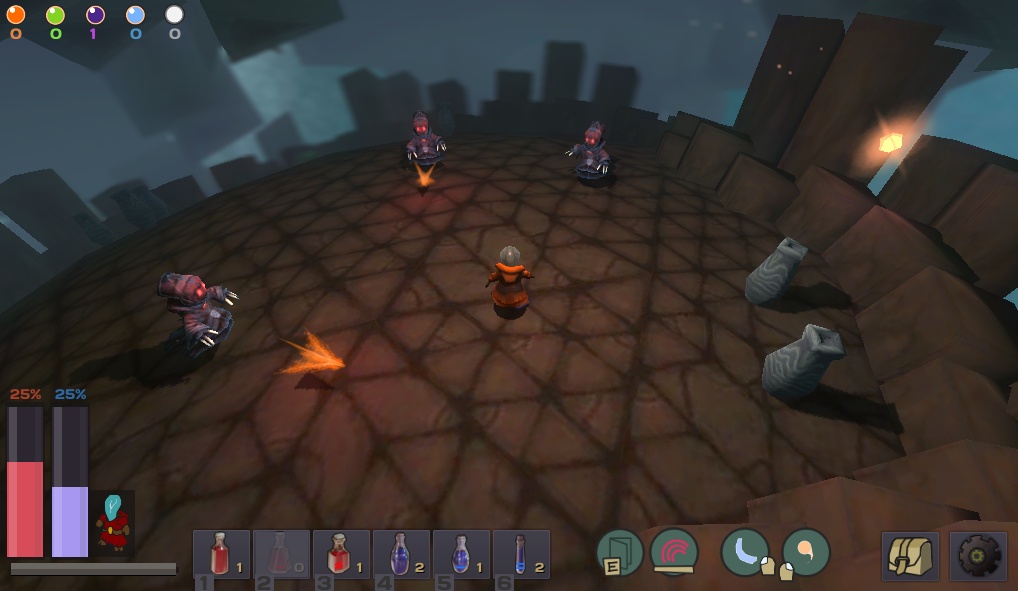Drink the blue potion in slot 5
Image resolution: width=1018 pixels, height=591 pixels.
(x=461, y=554)
